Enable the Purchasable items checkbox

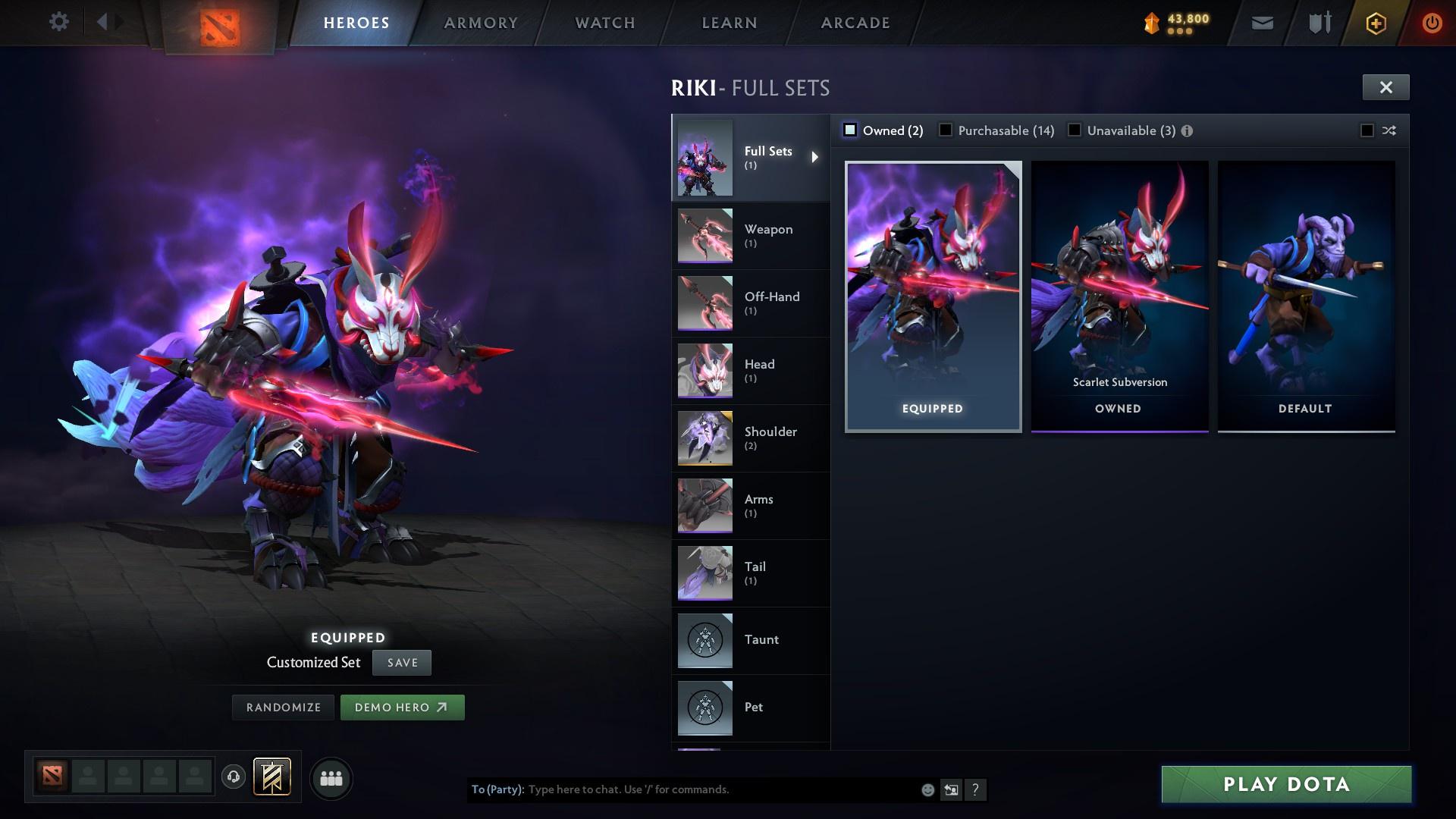pyautogui.click(x=946, y=130)
